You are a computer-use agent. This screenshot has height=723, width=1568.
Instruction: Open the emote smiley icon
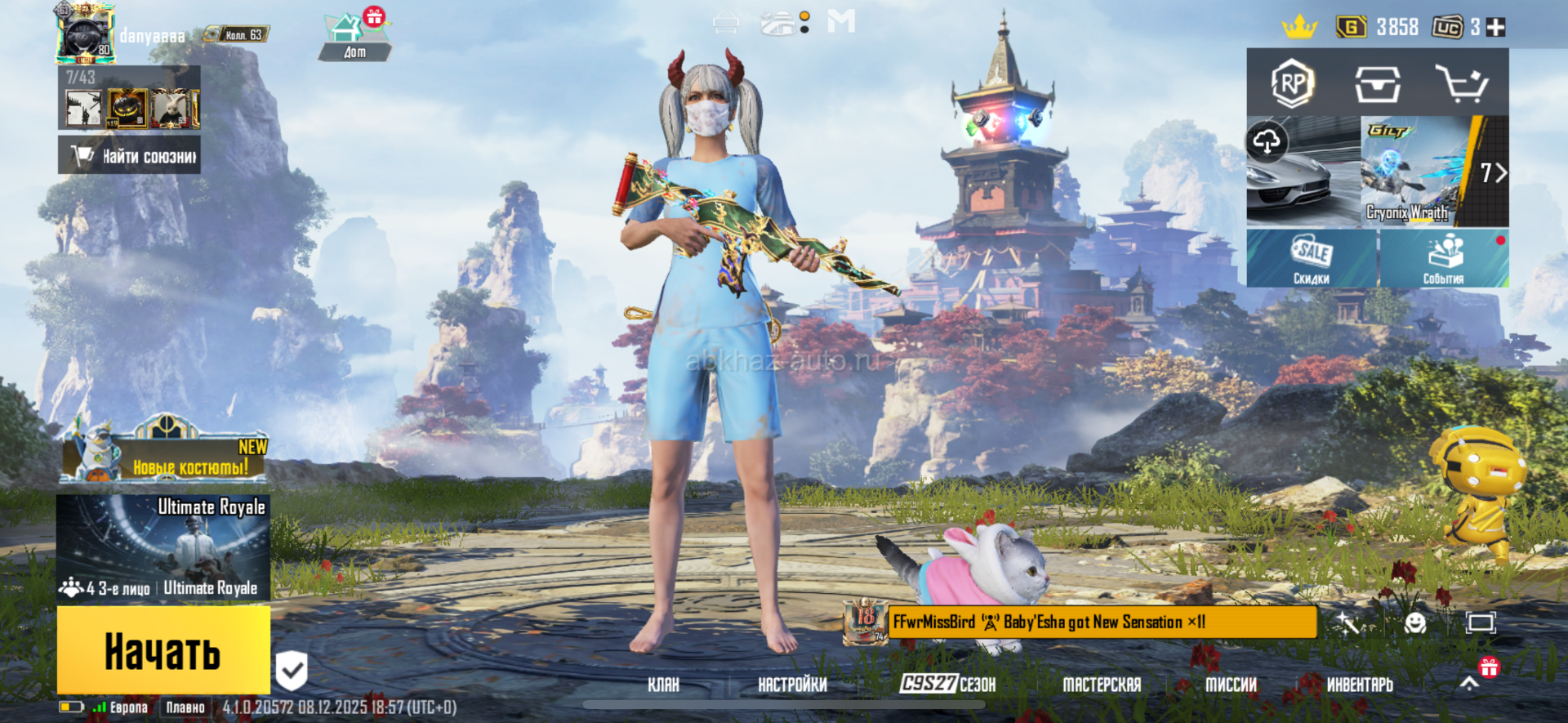pos(1415,623)
